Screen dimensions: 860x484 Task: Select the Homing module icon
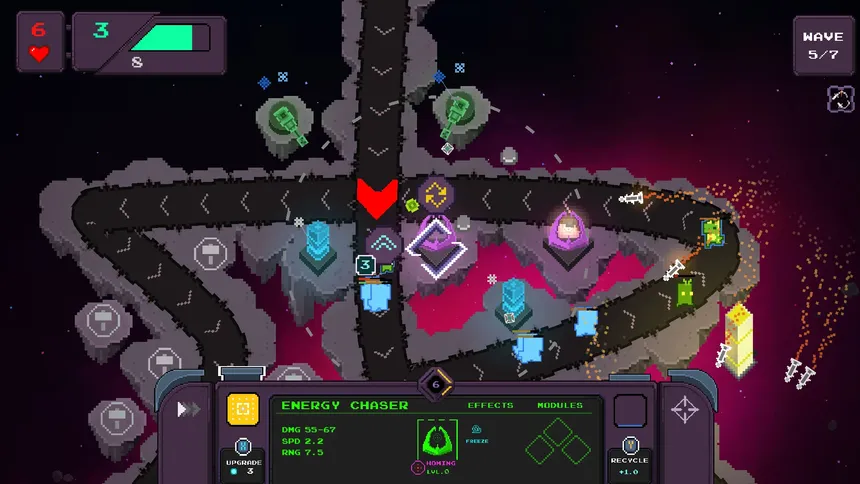pyautogui.click(x=436, y=442)
